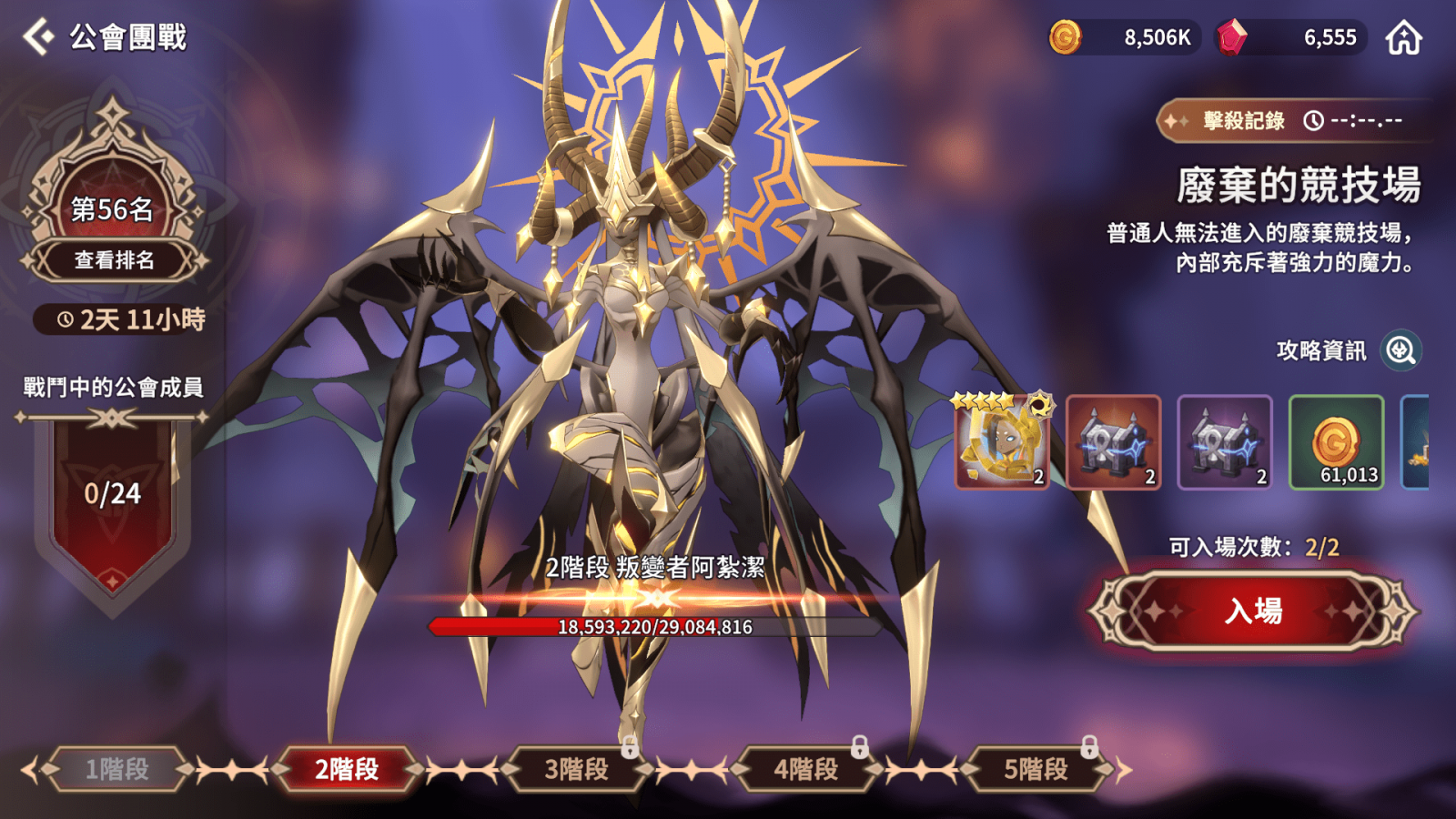The width and height of the screenshot is (1456, 819).
Task: Inspect the red-framed chest reward
Action: click(x=1113, y=442)
